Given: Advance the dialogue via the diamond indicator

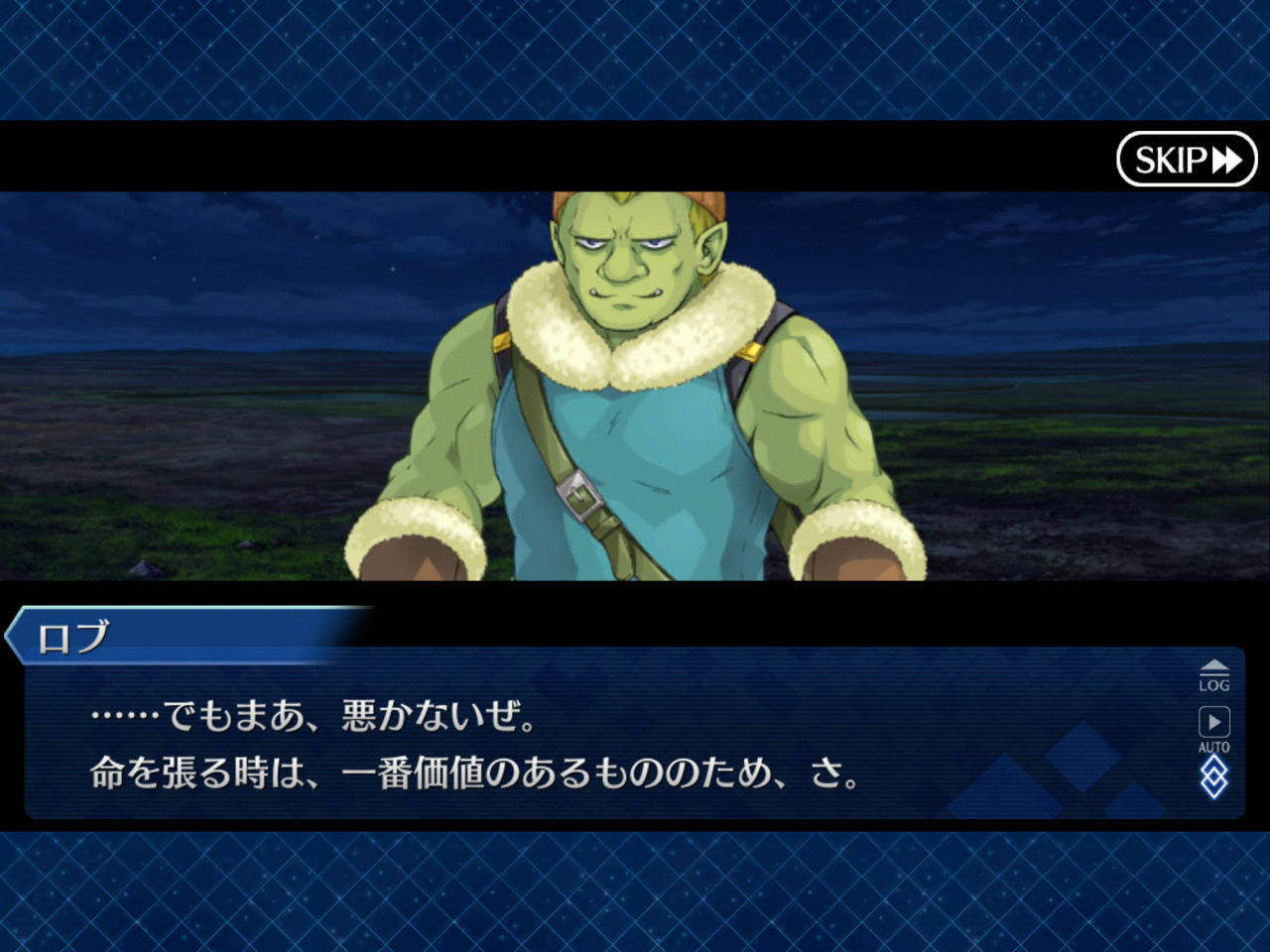Looking at the screenshot, I should (1213, 777).
